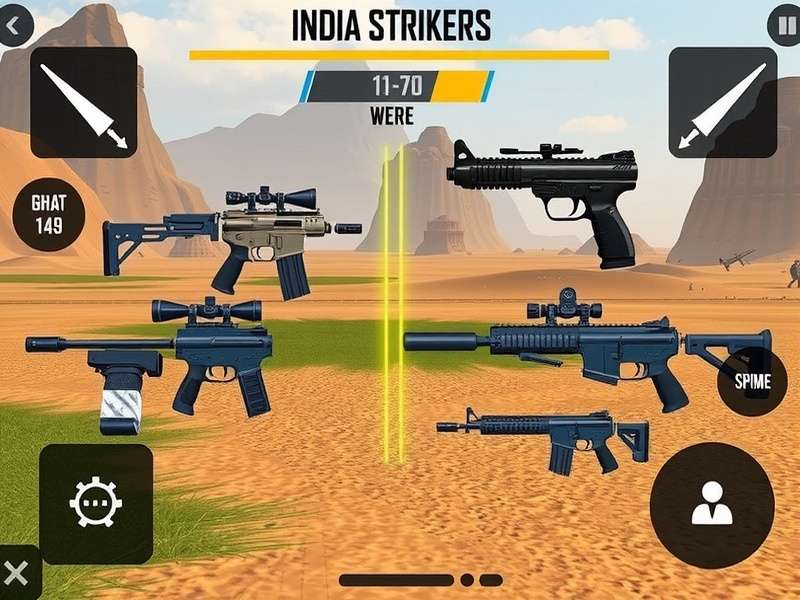
Task: Go back using the arrow button
Action: click(14, 25)
